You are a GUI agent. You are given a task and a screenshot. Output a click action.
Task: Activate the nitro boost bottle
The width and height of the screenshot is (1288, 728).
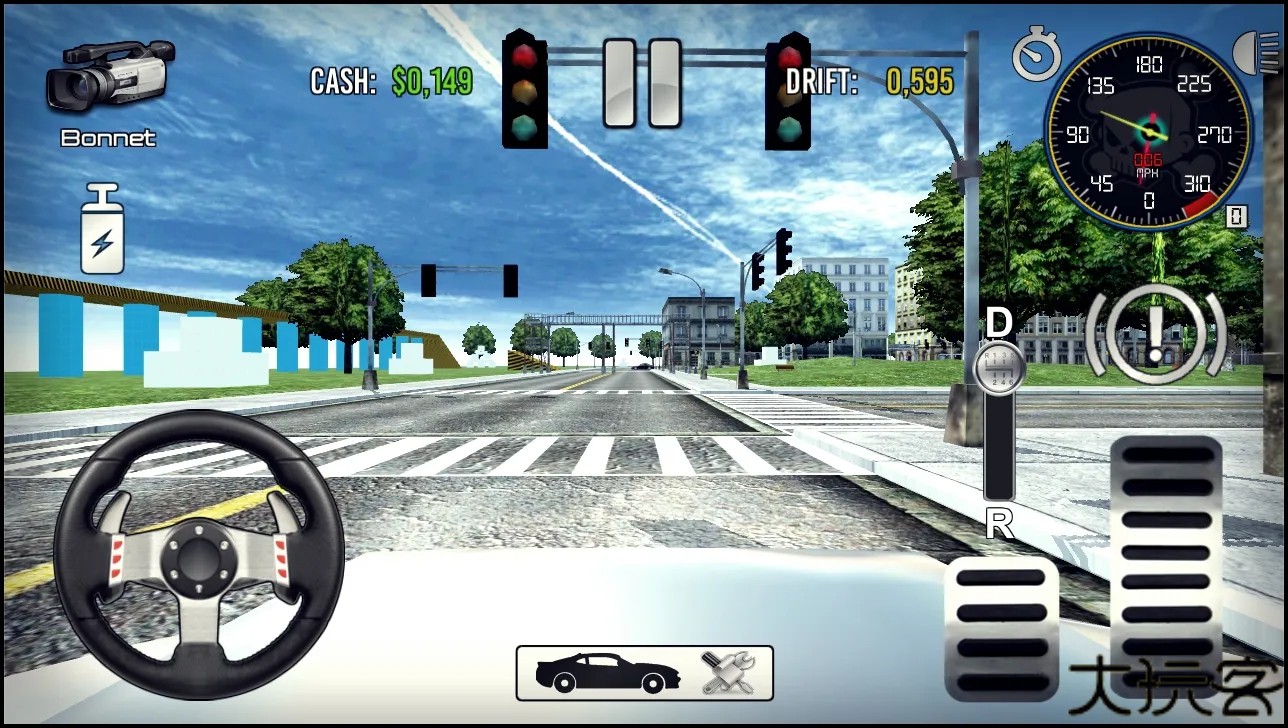[x=102, y=230]
